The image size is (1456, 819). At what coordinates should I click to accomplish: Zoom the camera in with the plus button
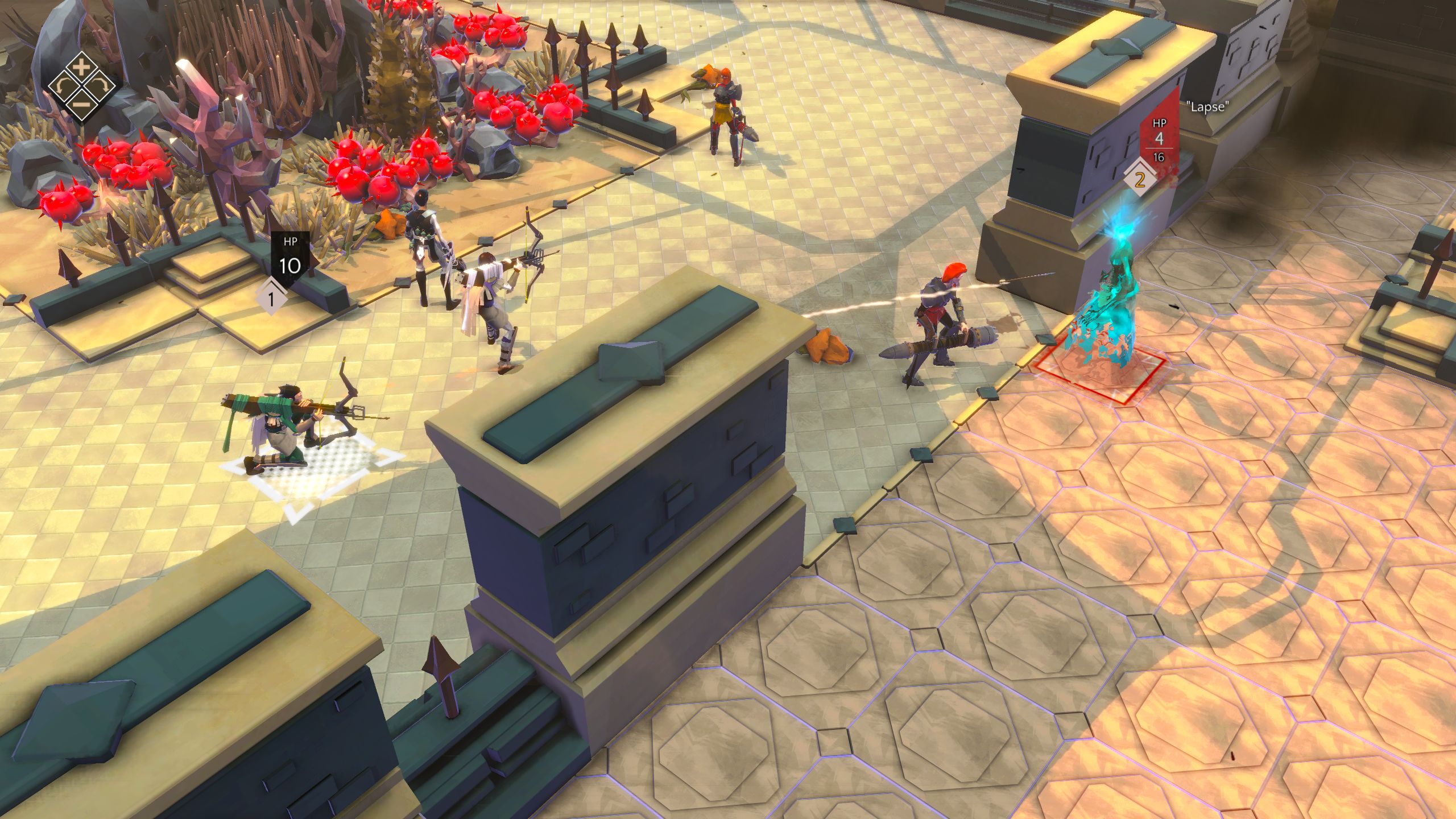coord(82,68)
